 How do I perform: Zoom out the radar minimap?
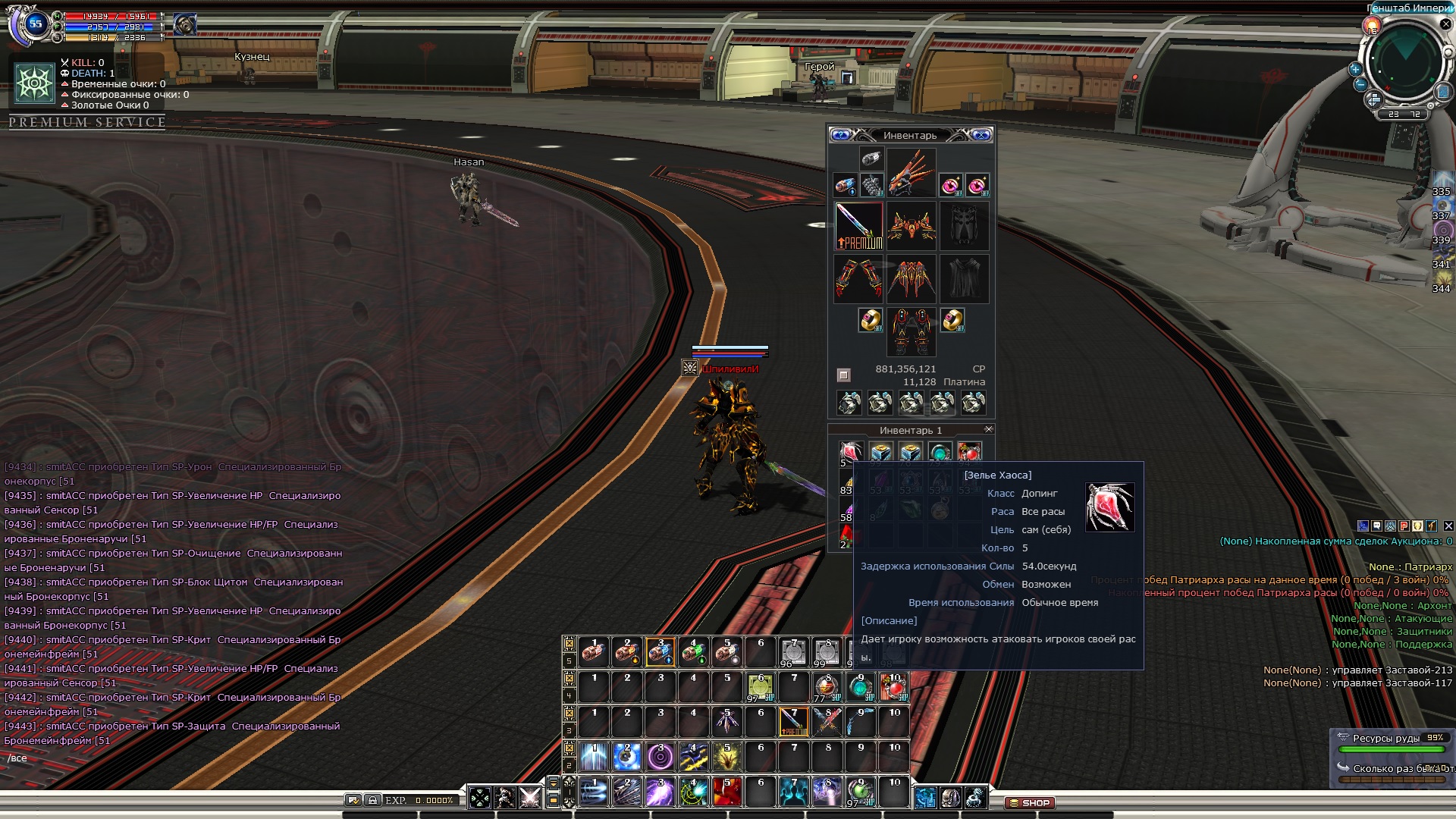1360,84
